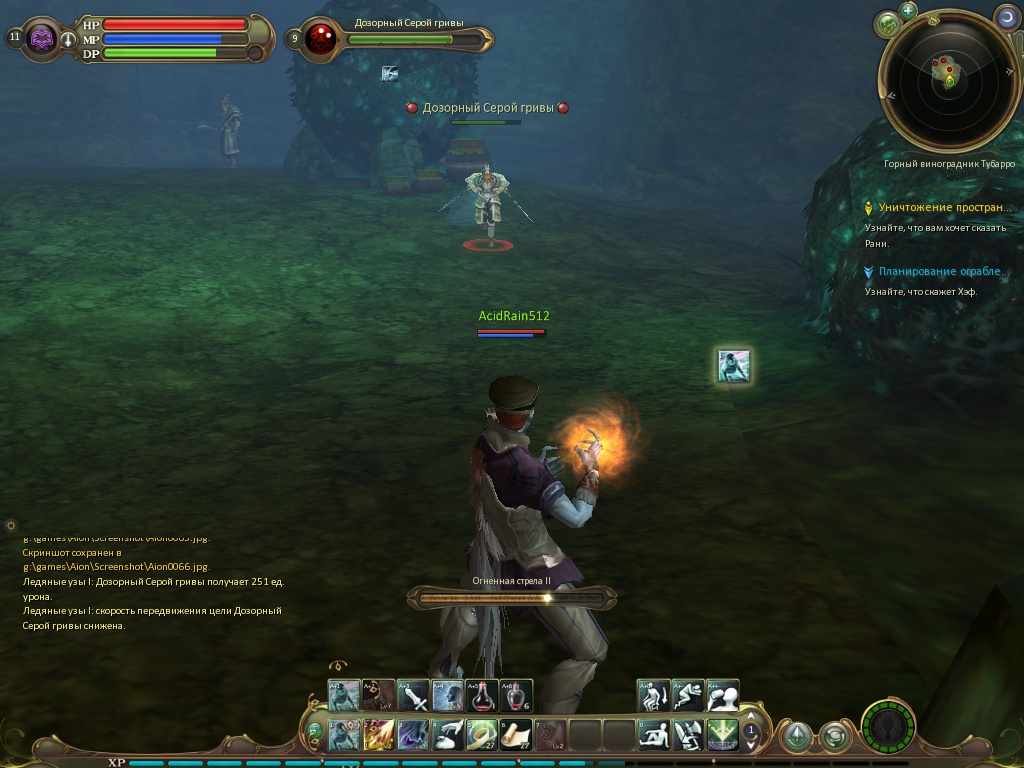Click the floating skill chain icon

click(x=734, y=366)
